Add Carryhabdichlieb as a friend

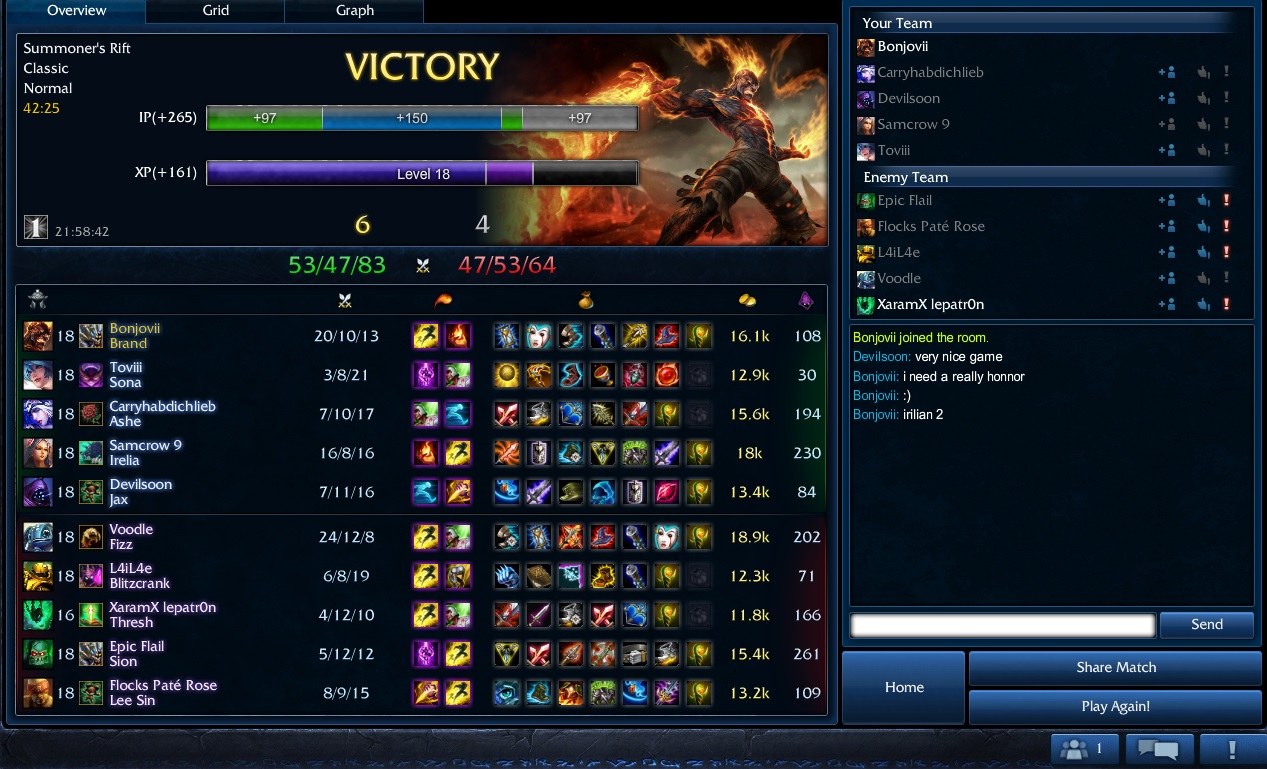[1166, 72]
